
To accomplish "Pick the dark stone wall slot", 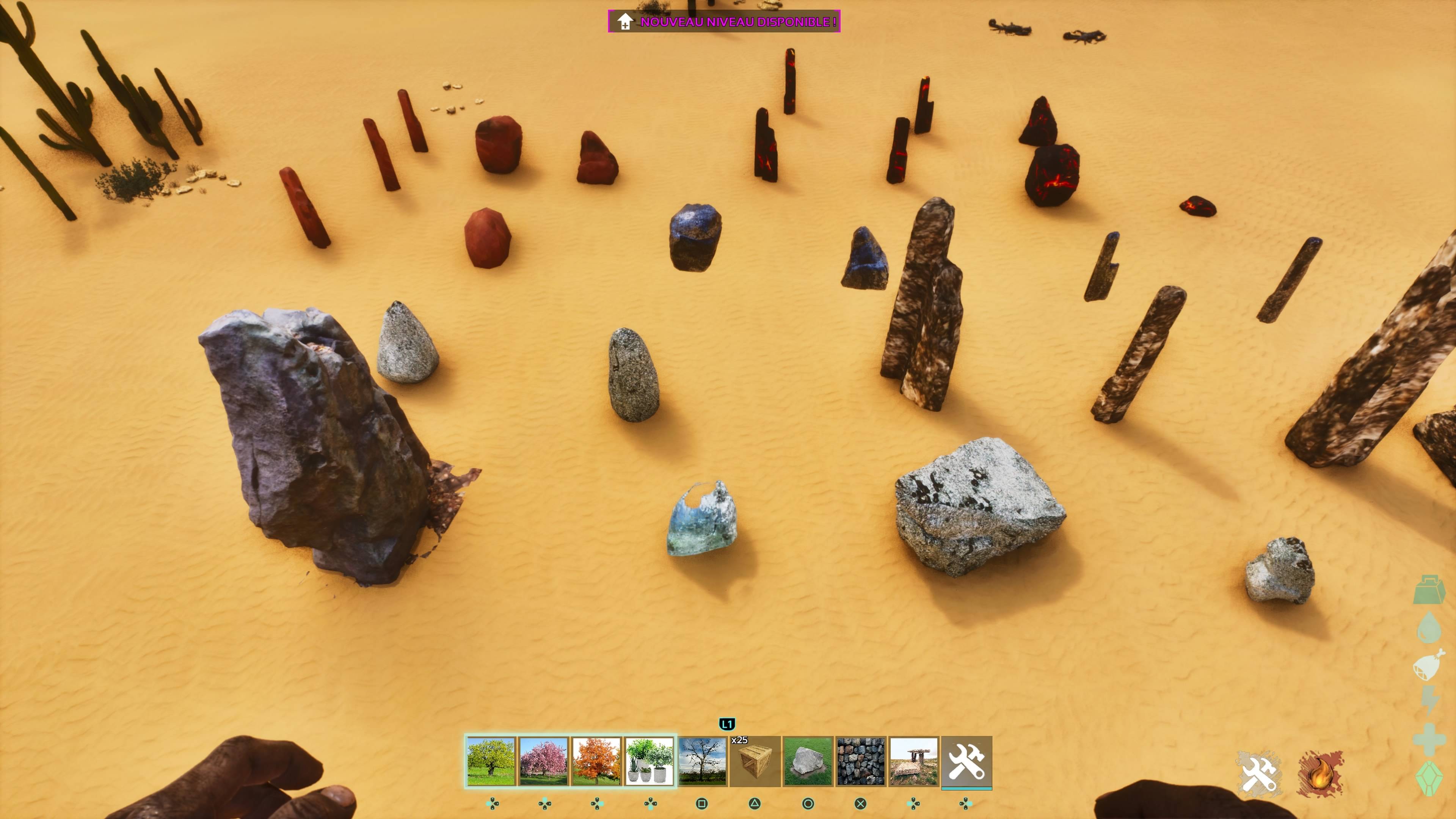I will 860,761.
